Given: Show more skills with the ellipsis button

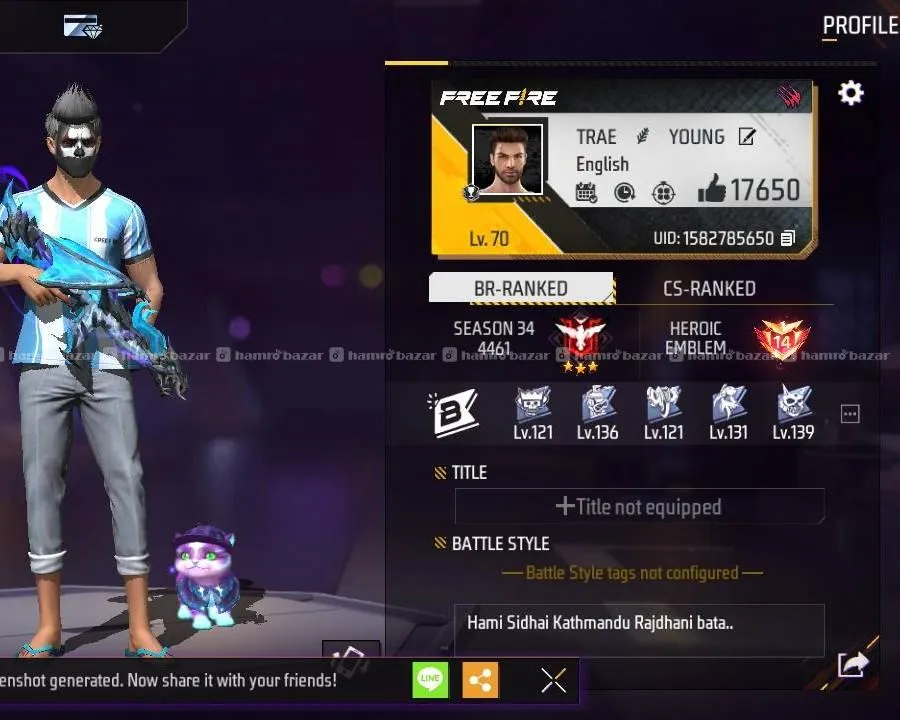Looking at the screenshot, I should (850, 414).
